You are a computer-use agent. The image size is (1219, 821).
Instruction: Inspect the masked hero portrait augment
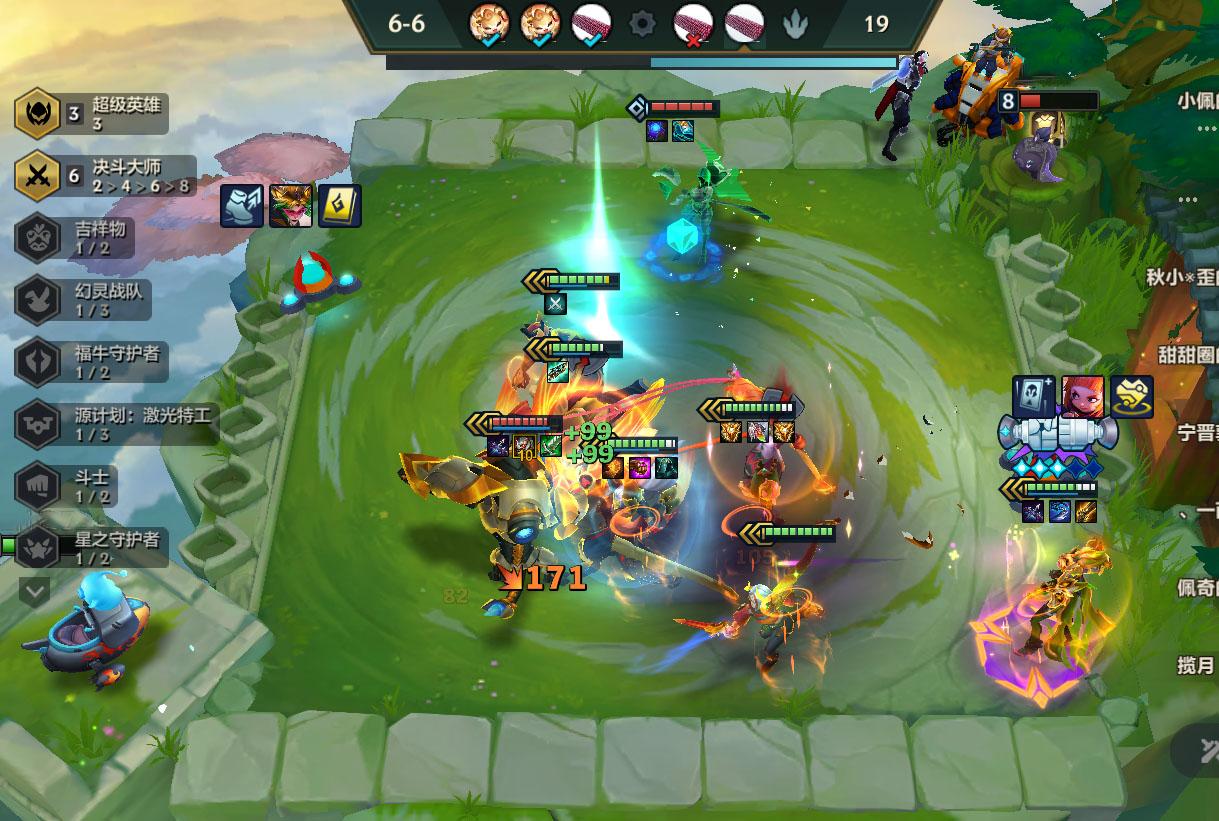pos(291,206)
